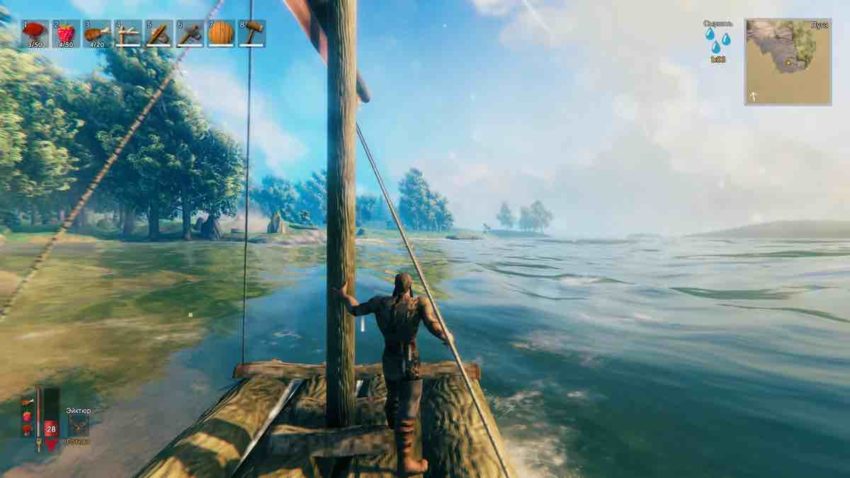The height and width of the screenshot is (478, 850).
Task: Equip the round wooden shield
Action: click(x=221, y=33)
